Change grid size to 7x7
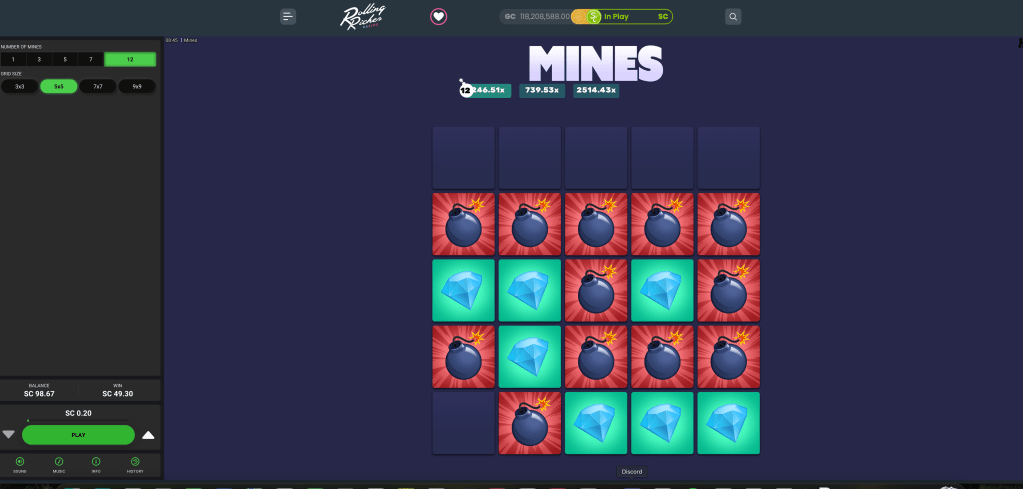This screenshot has height=489, width=1023. [98, 86]
